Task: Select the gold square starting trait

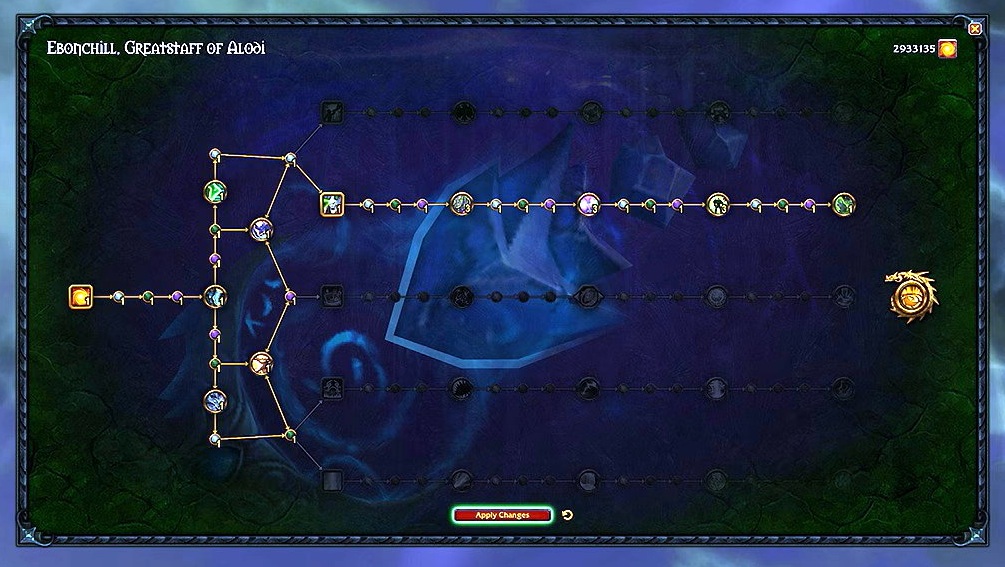Action: point(80,296)
